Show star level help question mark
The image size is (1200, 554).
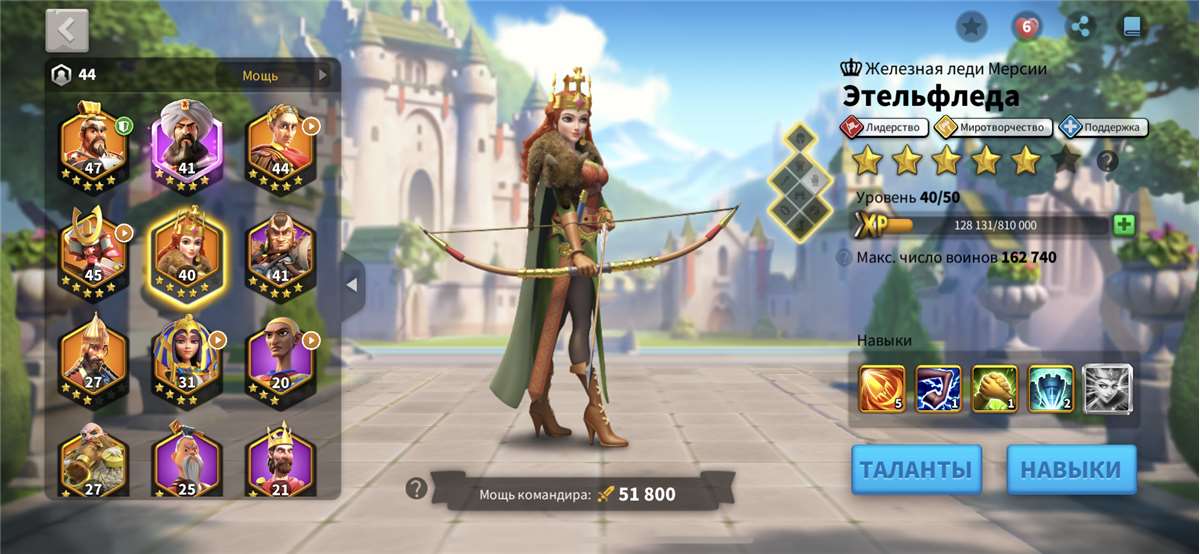pos(1107,161)
